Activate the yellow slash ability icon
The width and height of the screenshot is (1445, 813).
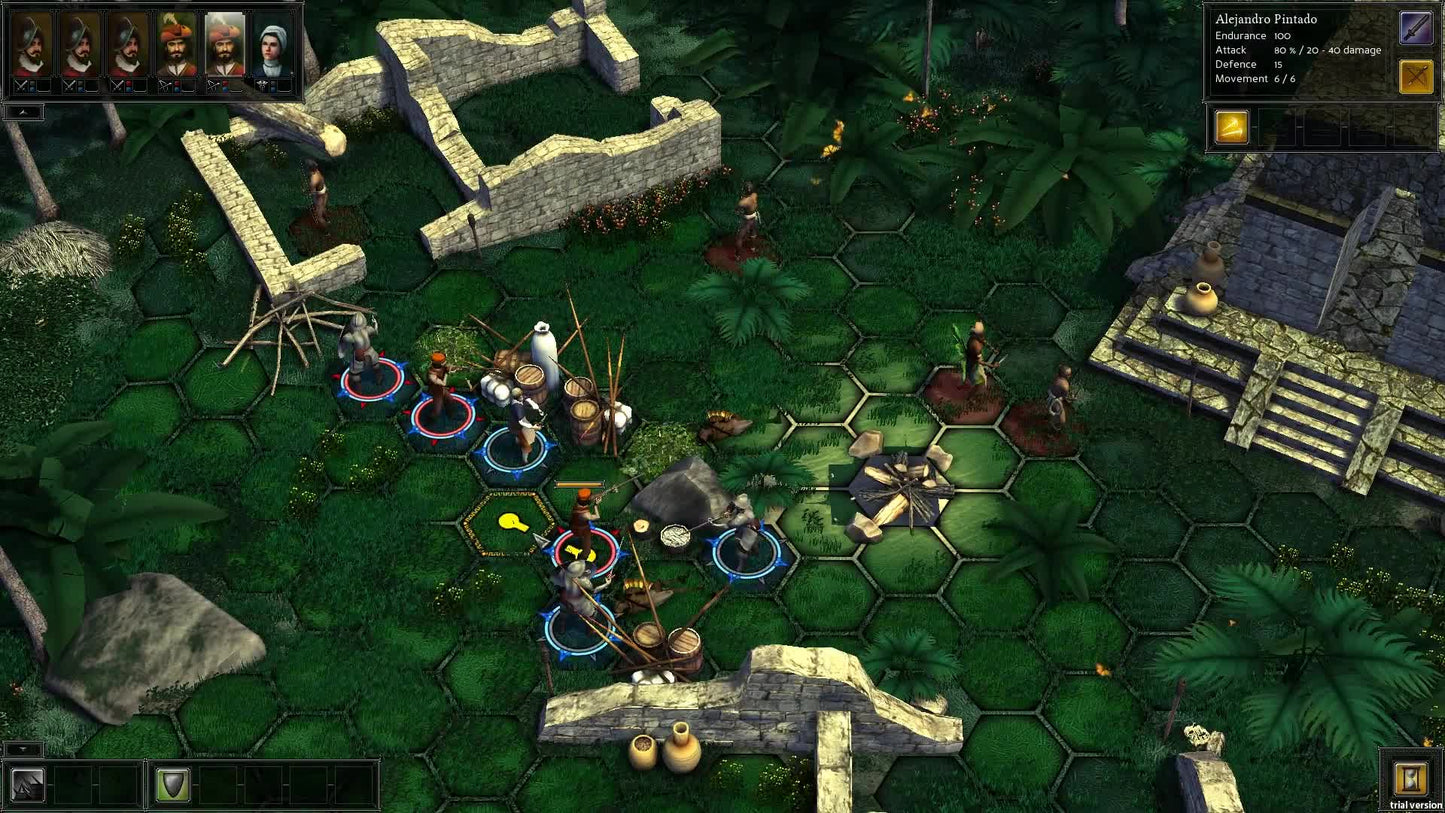[x=1232, y=128]
